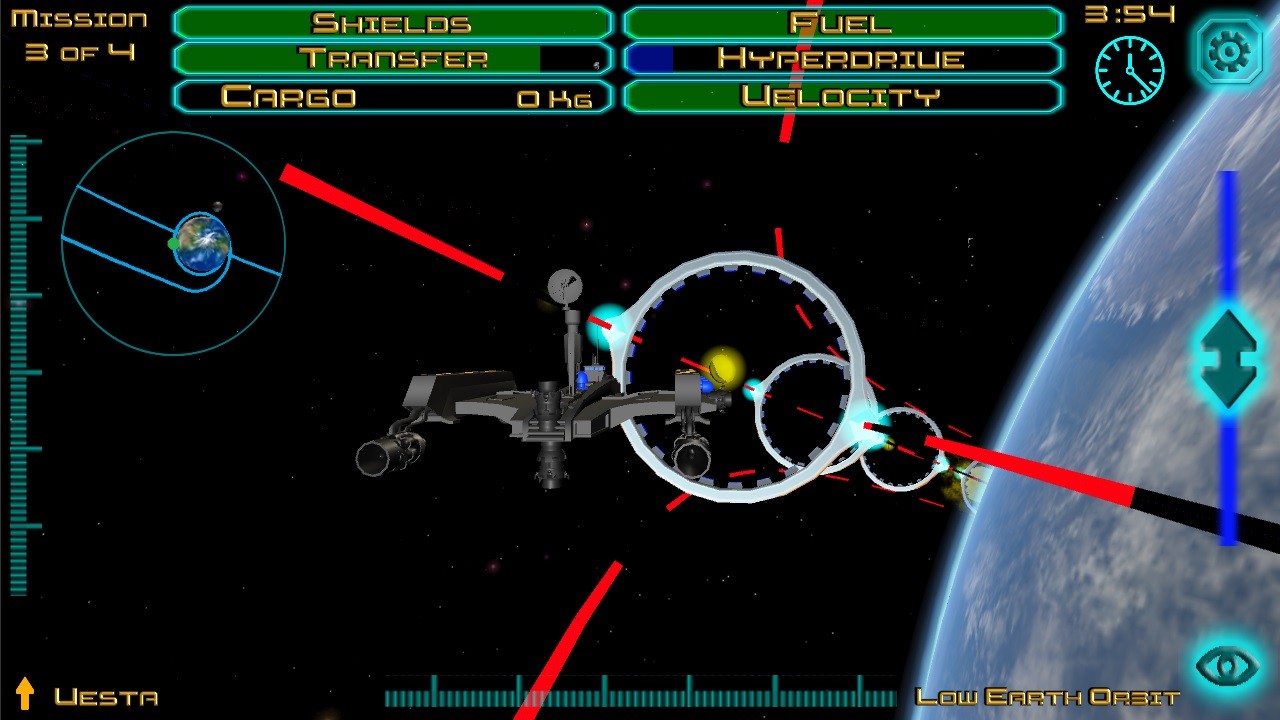
Task: Toggle the eye view-mode icon
Action: coord(1228,665)
